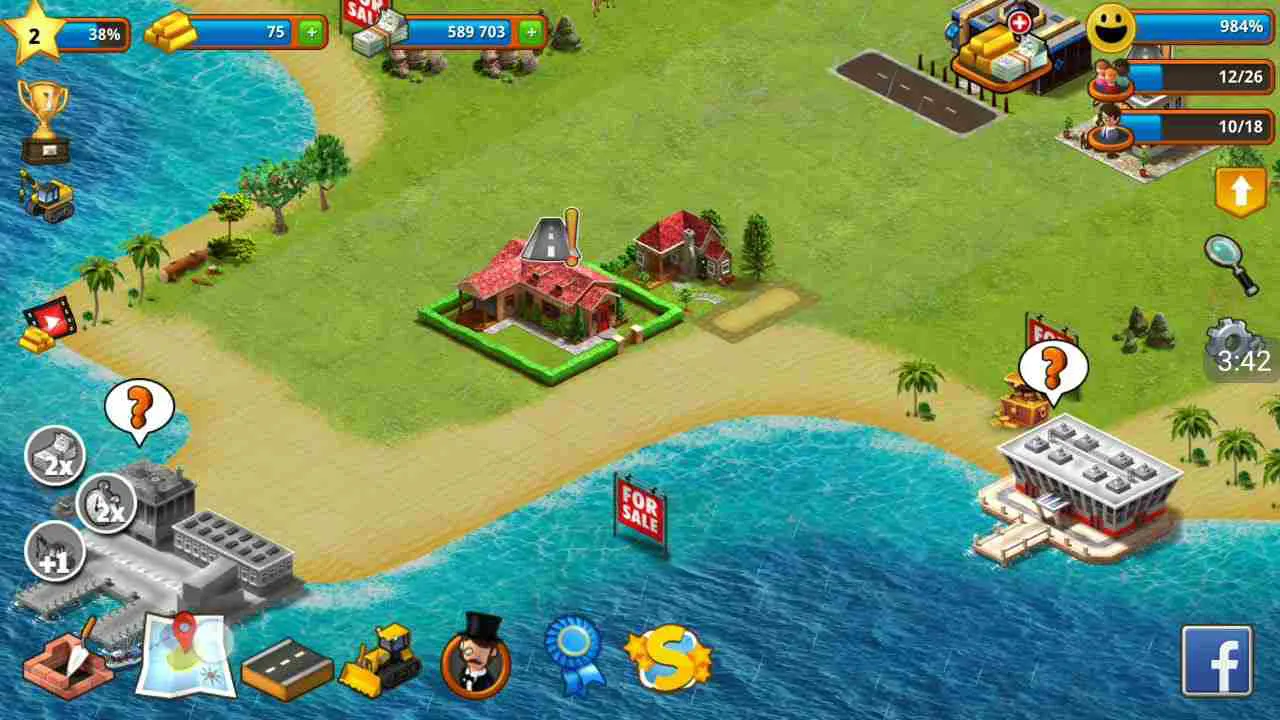
Task: Add cash with the plus beside 589 703
Action: tap(531, 33)
